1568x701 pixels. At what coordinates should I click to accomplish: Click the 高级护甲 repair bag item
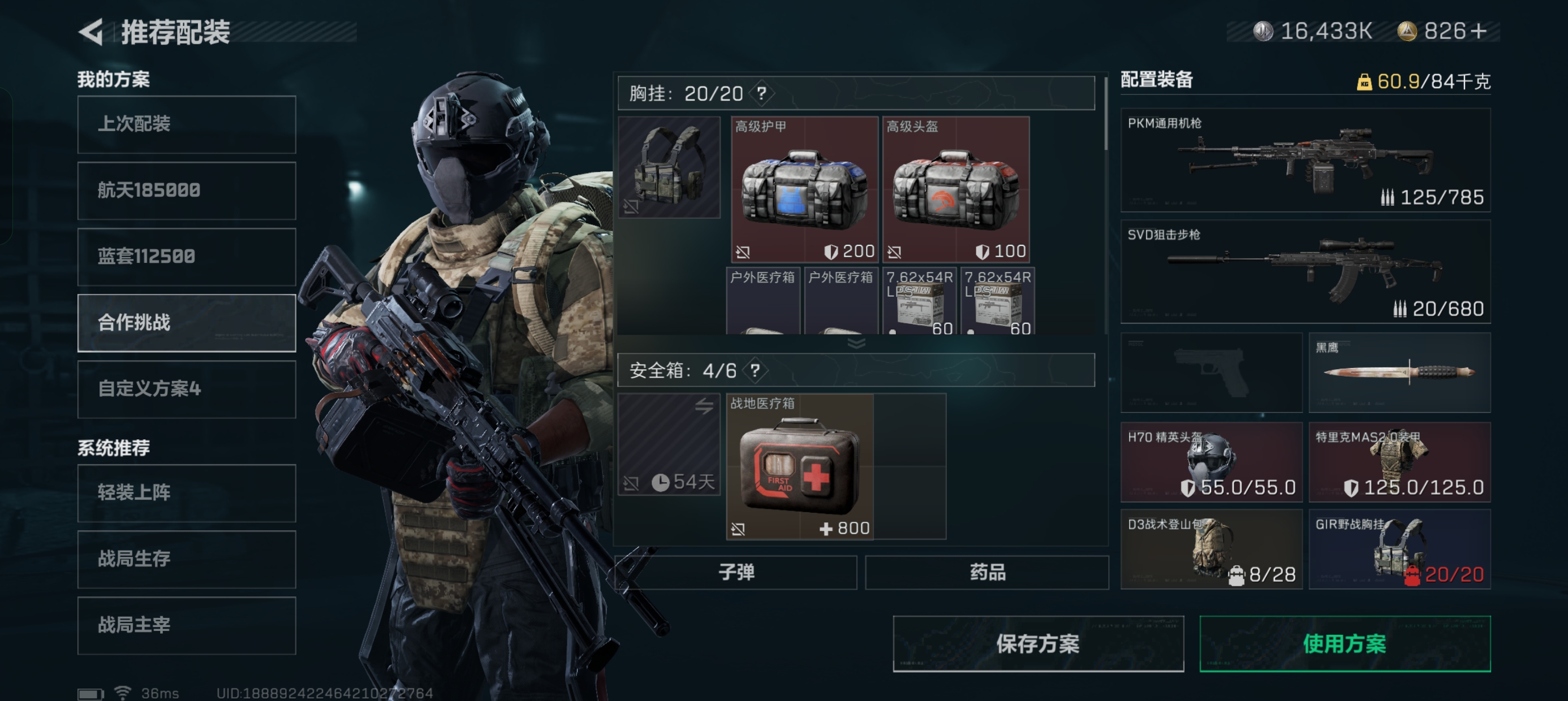(x=804, y=189)
